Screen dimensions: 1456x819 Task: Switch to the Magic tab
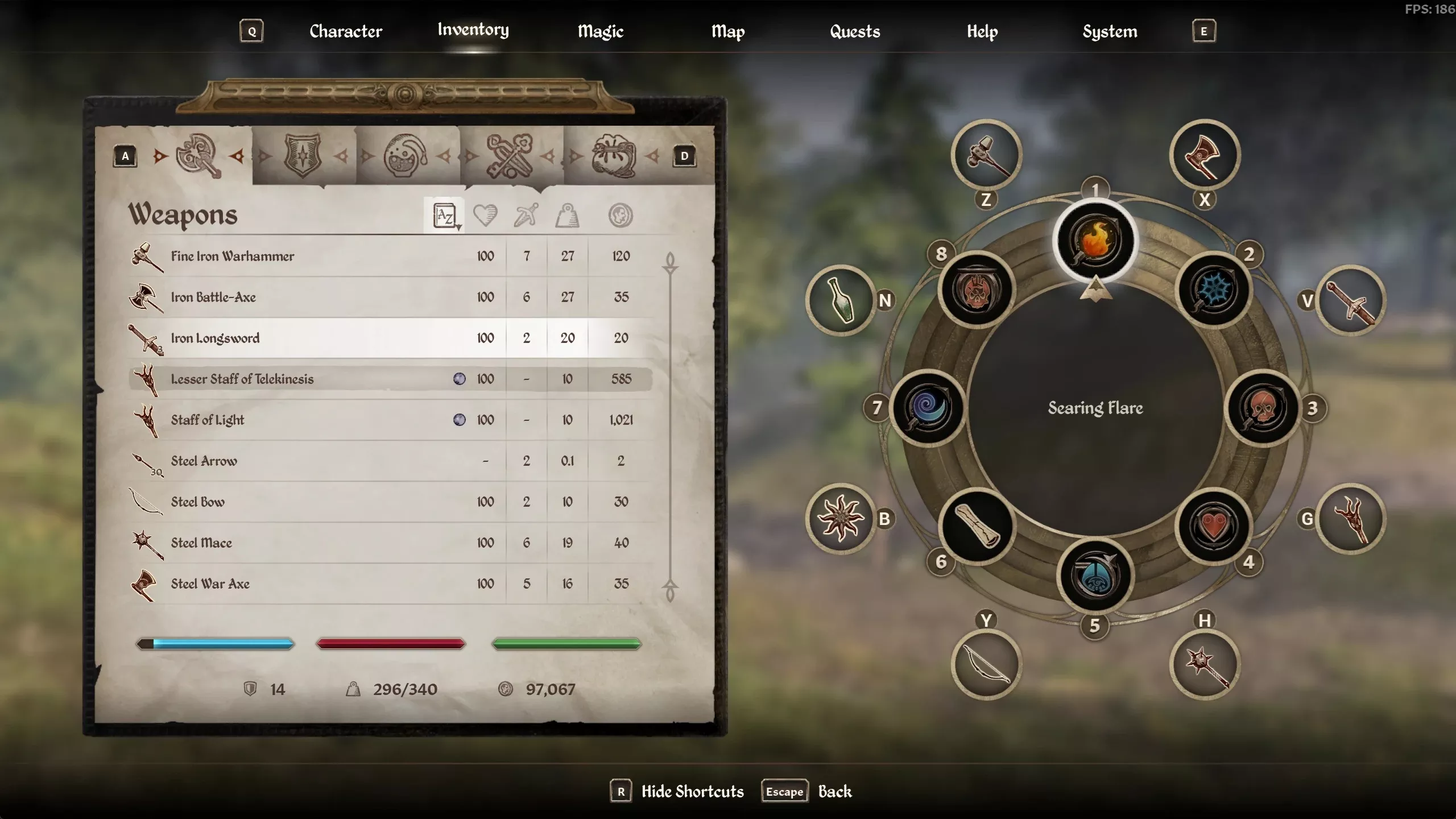600,31
